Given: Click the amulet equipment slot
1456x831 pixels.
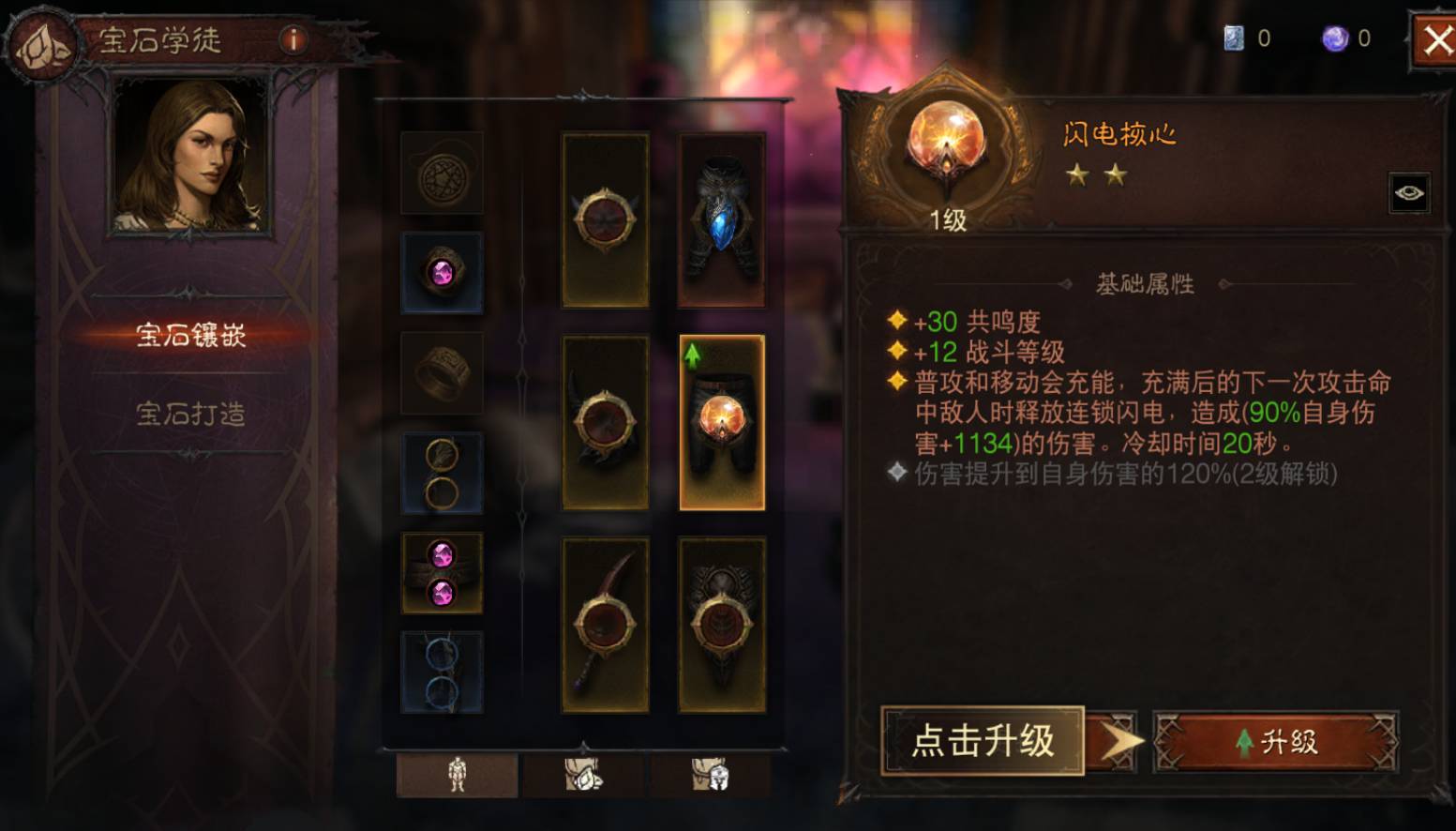Looking at the screenshot, I should point(442,174).
